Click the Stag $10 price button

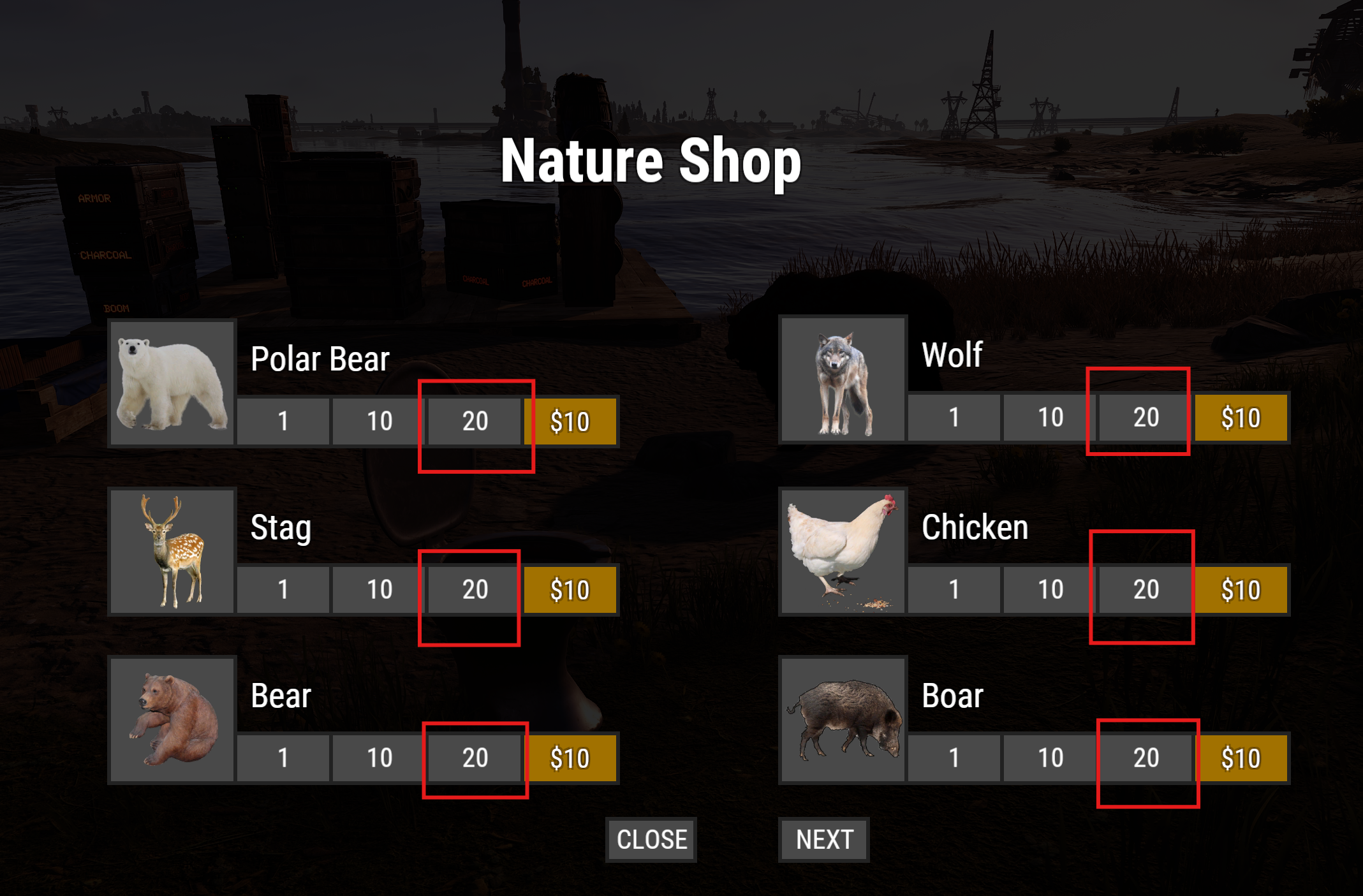pos(570,589)
